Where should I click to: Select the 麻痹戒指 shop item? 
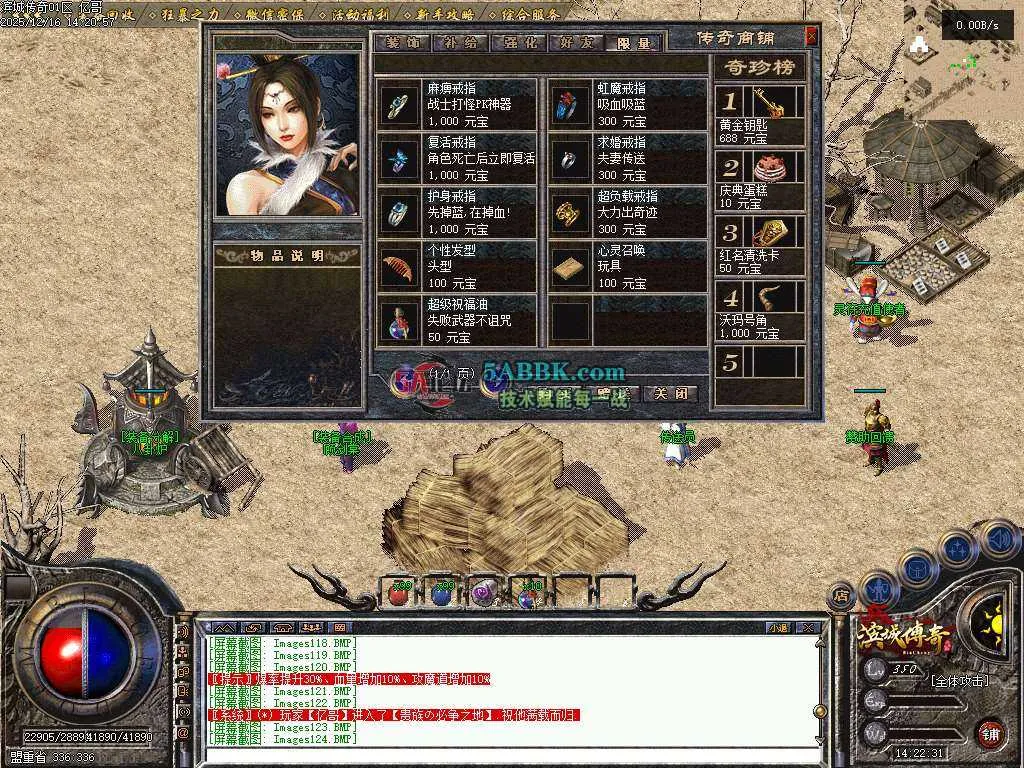[459, 104]
